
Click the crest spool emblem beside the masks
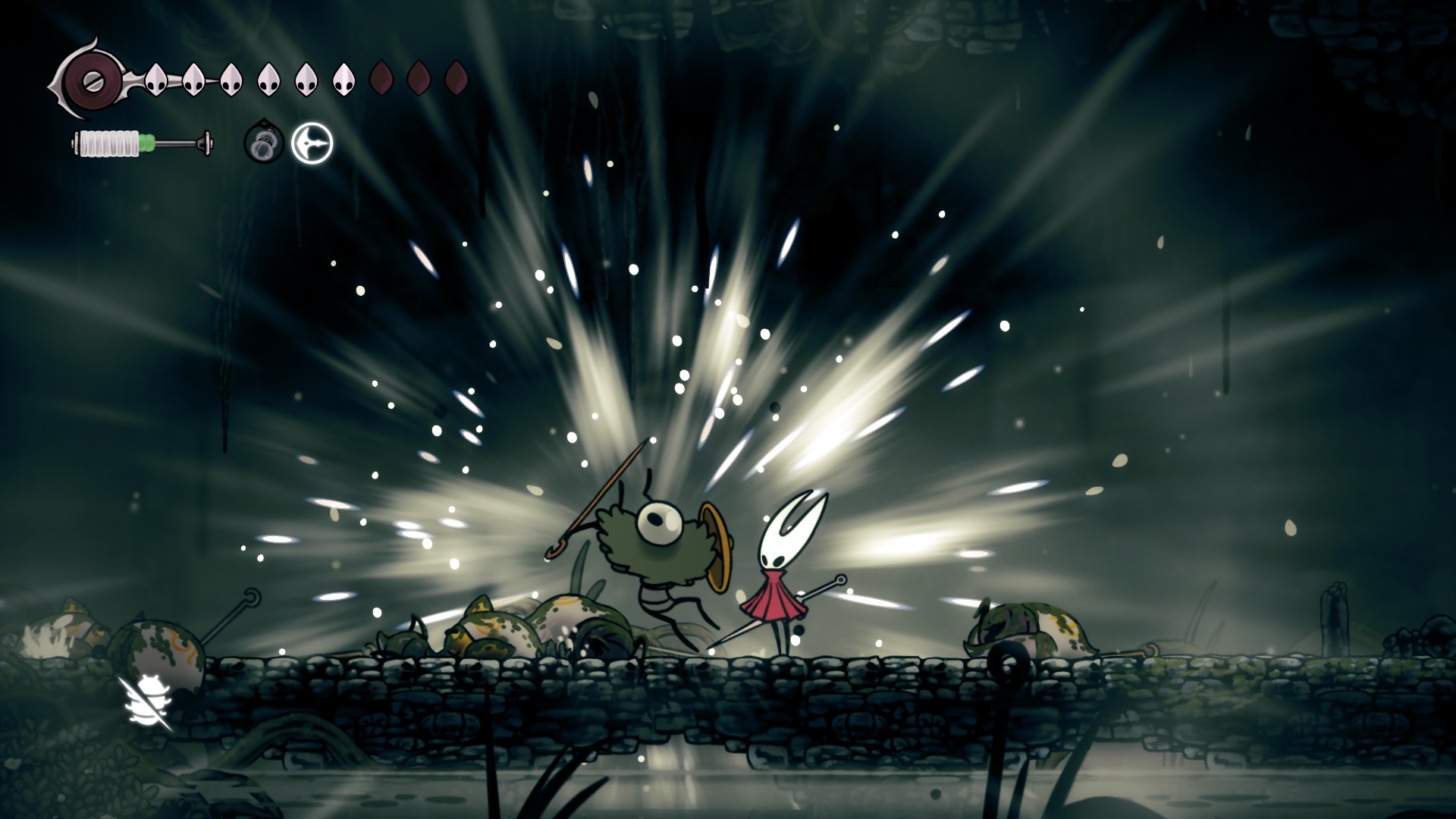coord(90,79)
